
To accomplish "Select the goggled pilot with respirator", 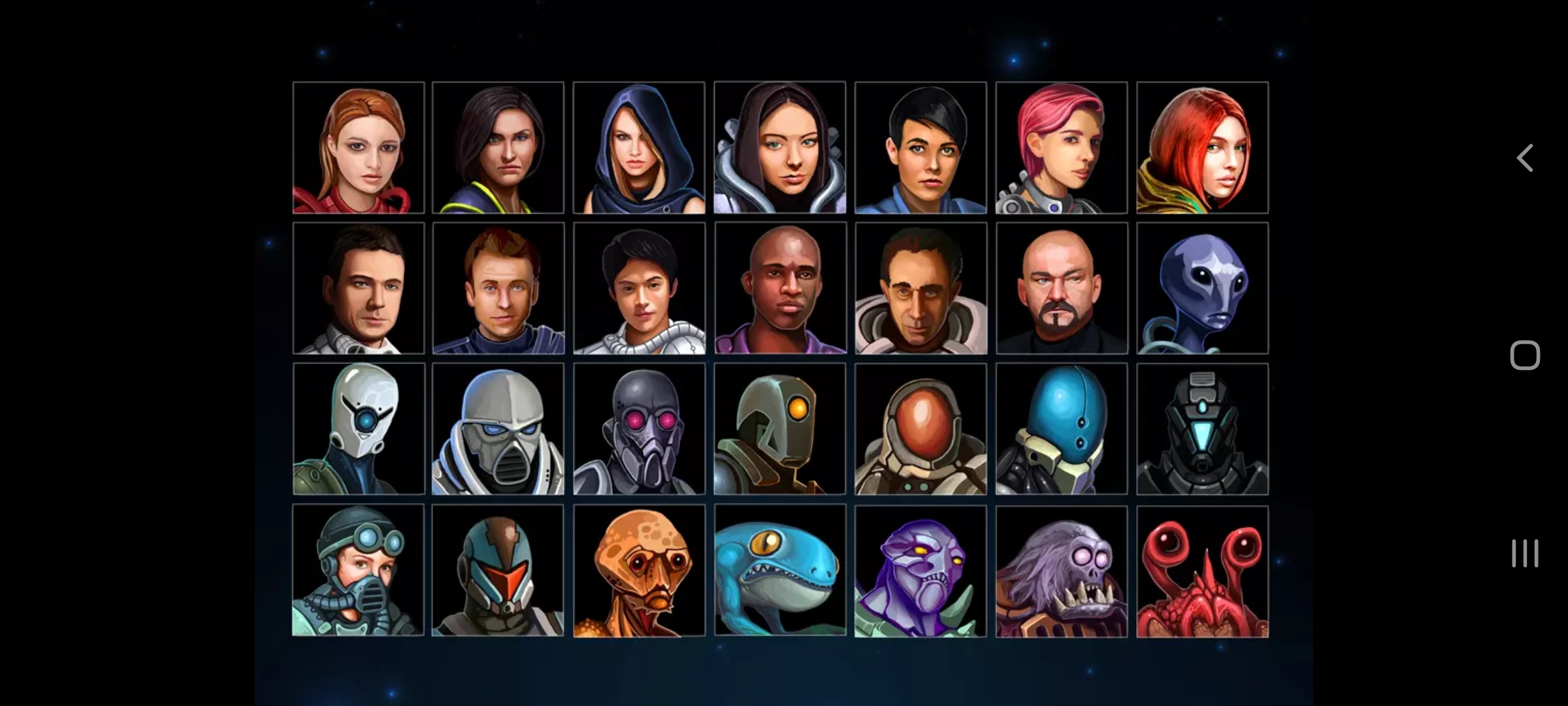I will pyautogui.click(x=358, y=570).
